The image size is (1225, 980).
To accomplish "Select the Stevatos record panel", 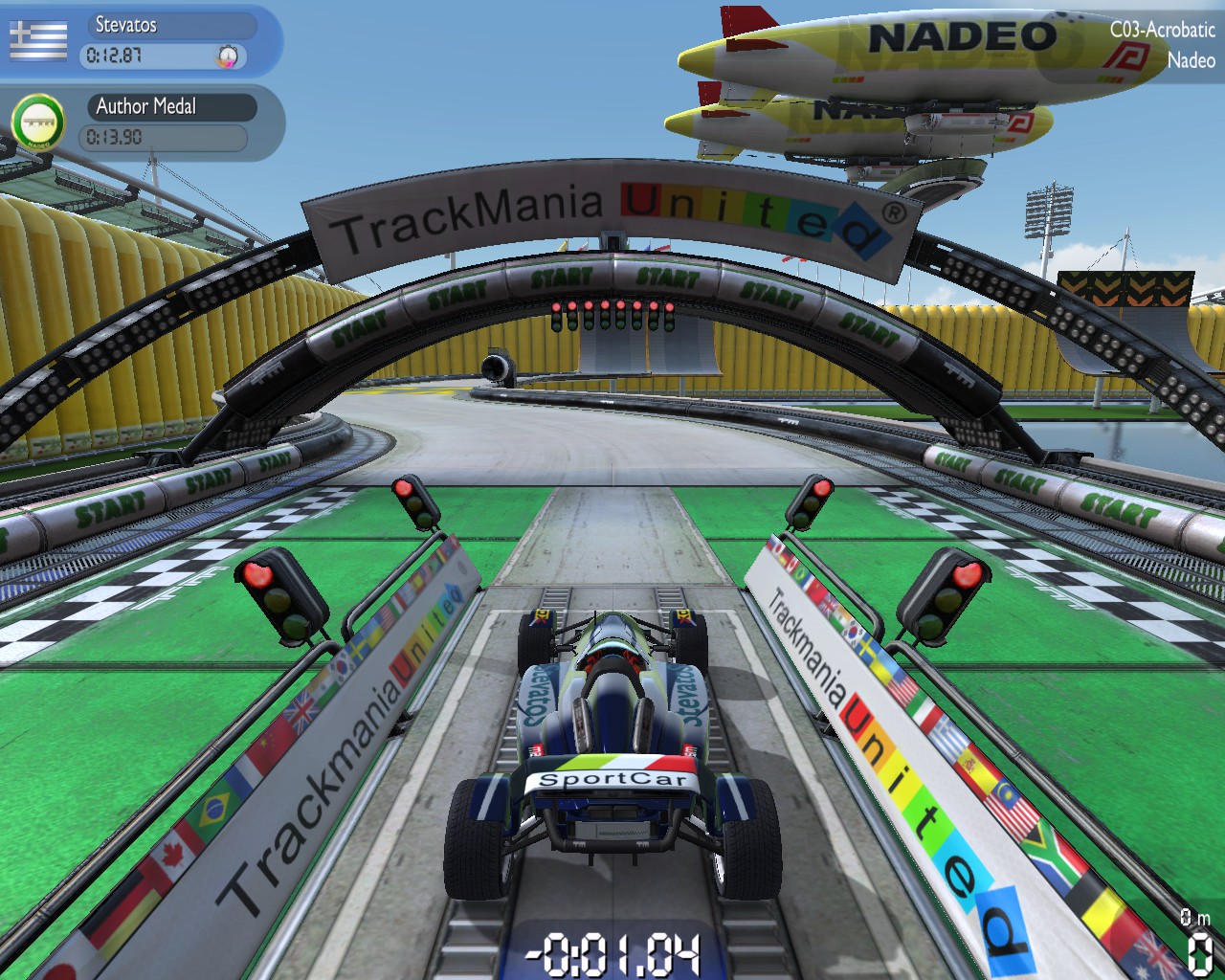I will (167, 41).
